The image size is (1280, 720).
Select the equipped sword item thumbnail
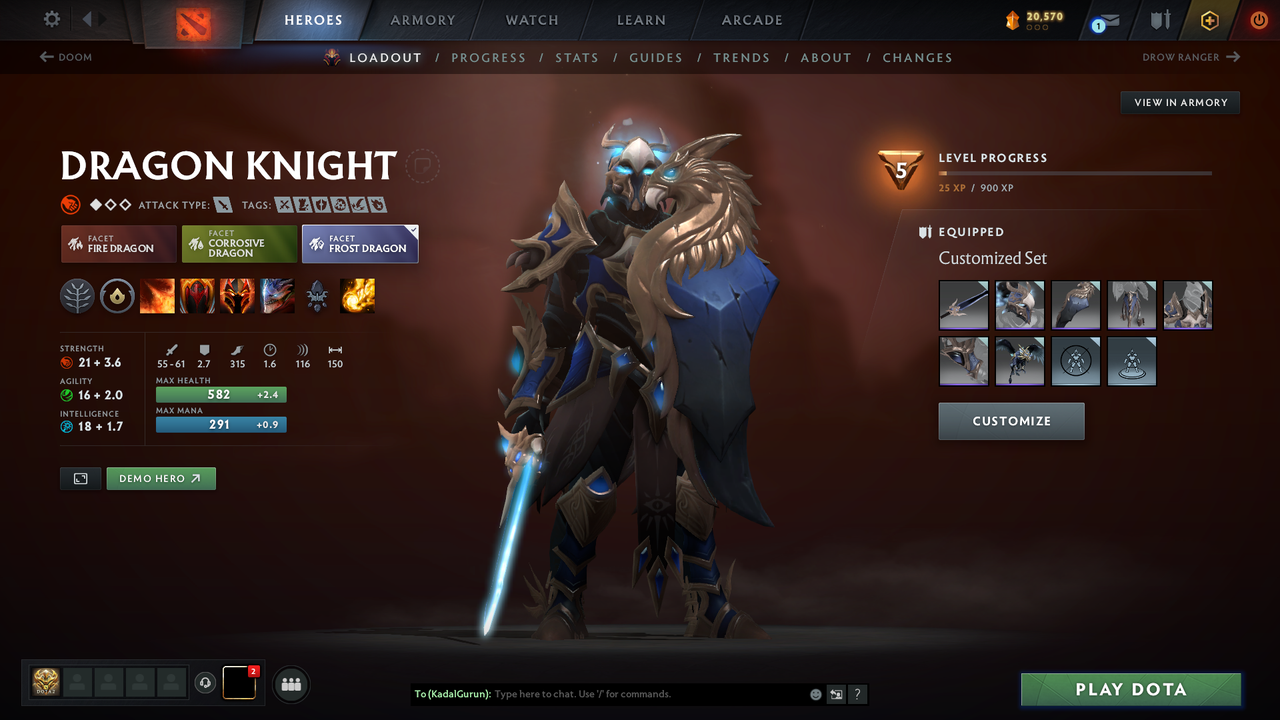(x=963, y=304)
